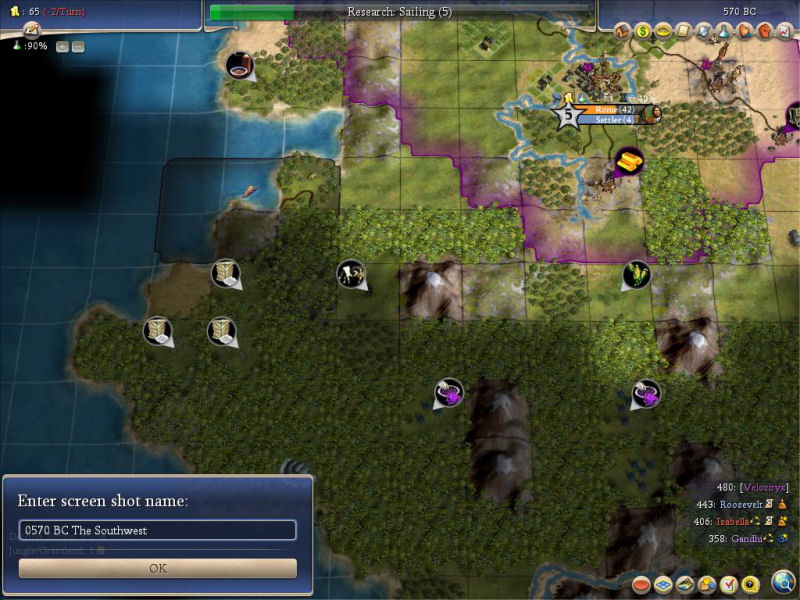800x600 pixels.
Task: Contact Isabella from the scoreboard
Action: coord(739,522)
